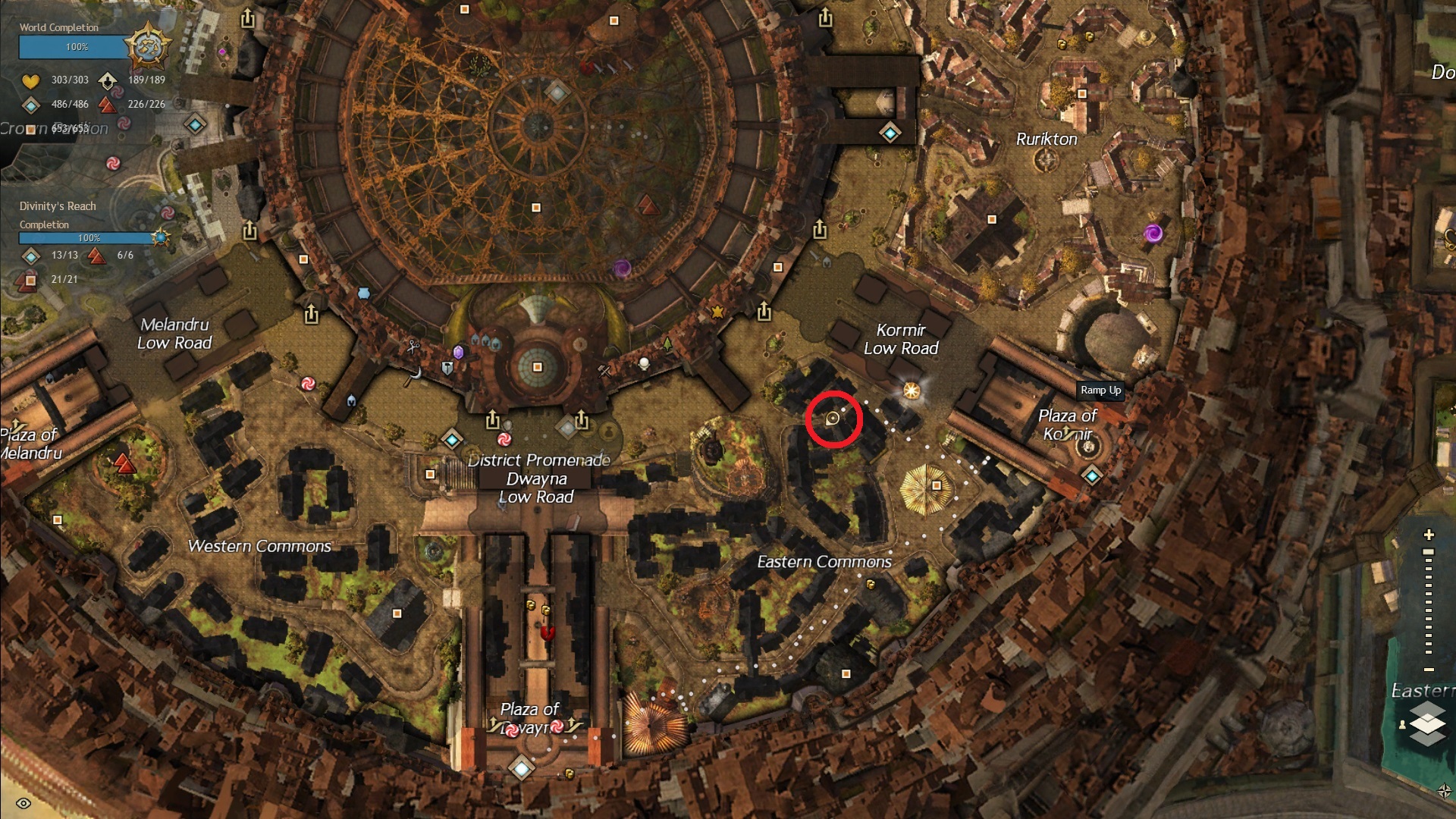Click the compass rose icon

tap(1444, 791)
